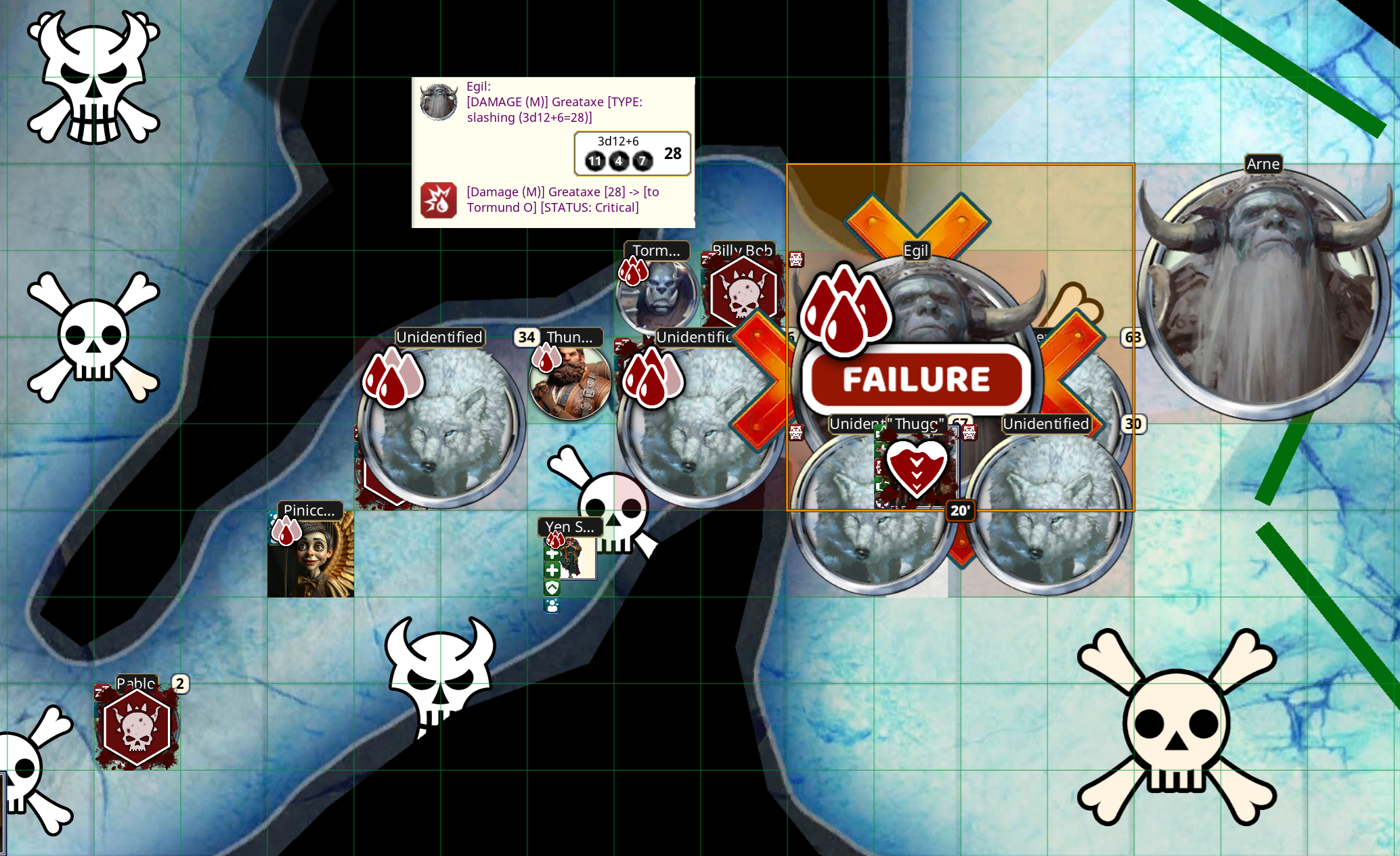
Task: Click the 20' movement distance label
Action: (959, 512)
